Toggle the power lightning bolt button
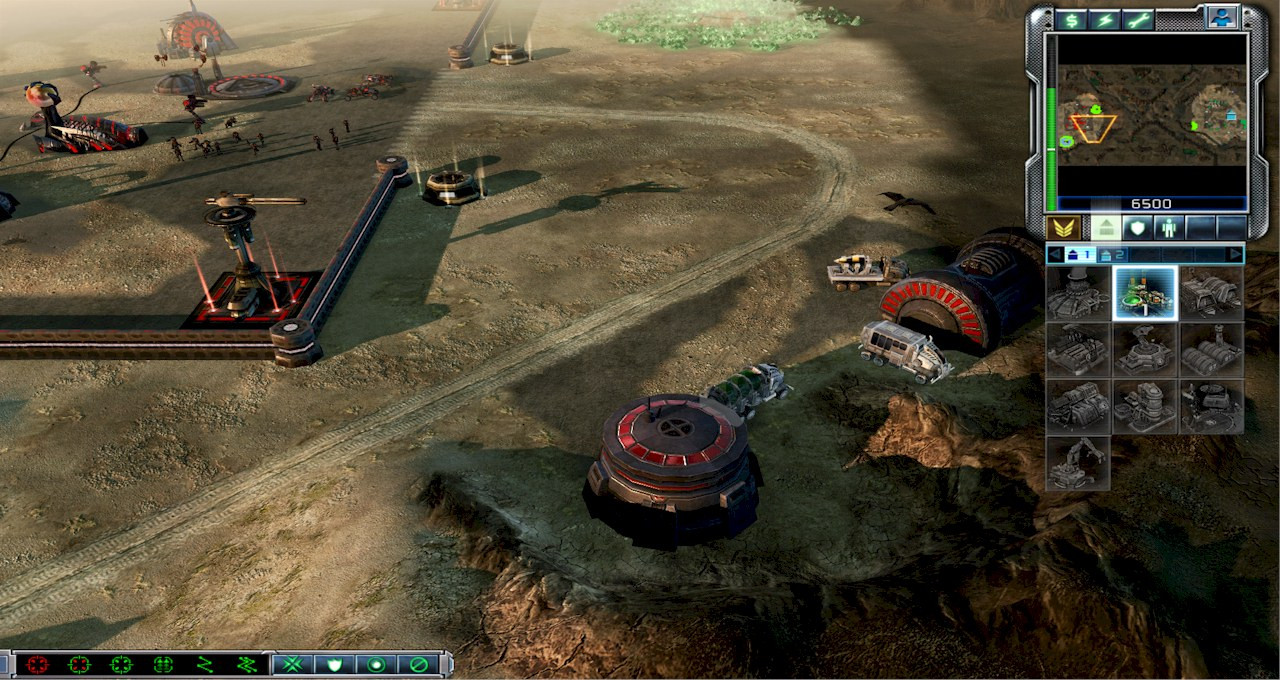Screen dimensions: 1280x680 click(x=1105, y=19)
